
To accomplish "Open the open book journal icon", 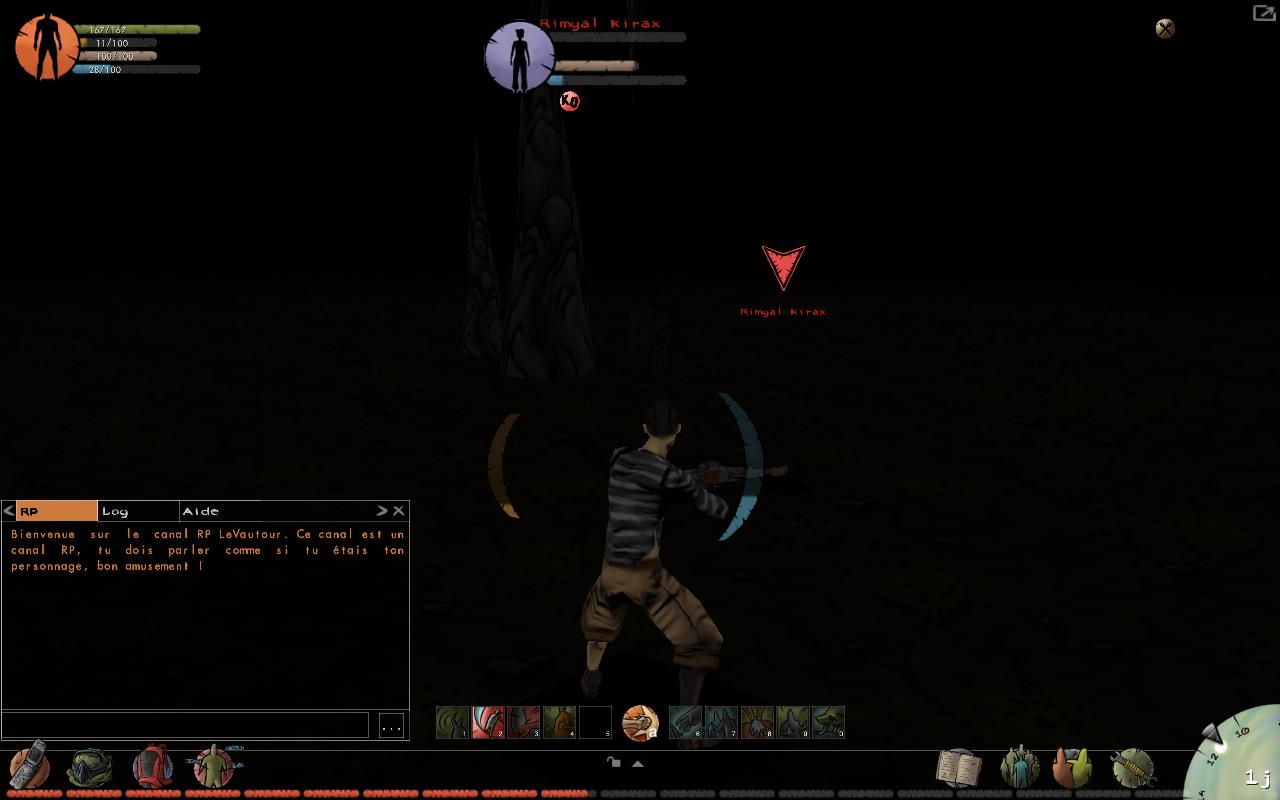I will tap(958, 767).
